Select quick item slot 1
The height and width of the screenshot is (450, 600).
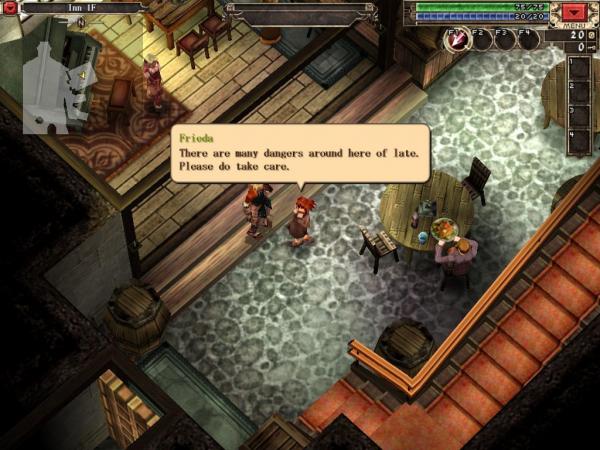(x=581, y=69)
